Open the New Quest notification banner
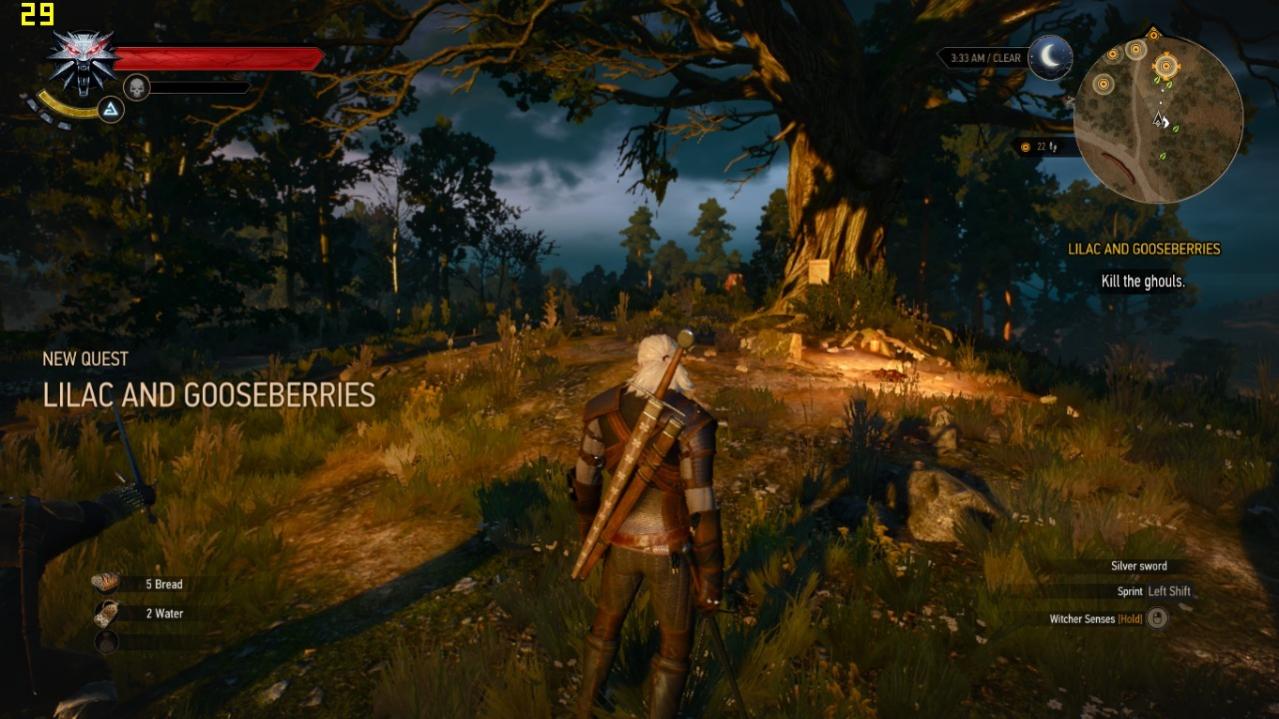 coord(208,383)
